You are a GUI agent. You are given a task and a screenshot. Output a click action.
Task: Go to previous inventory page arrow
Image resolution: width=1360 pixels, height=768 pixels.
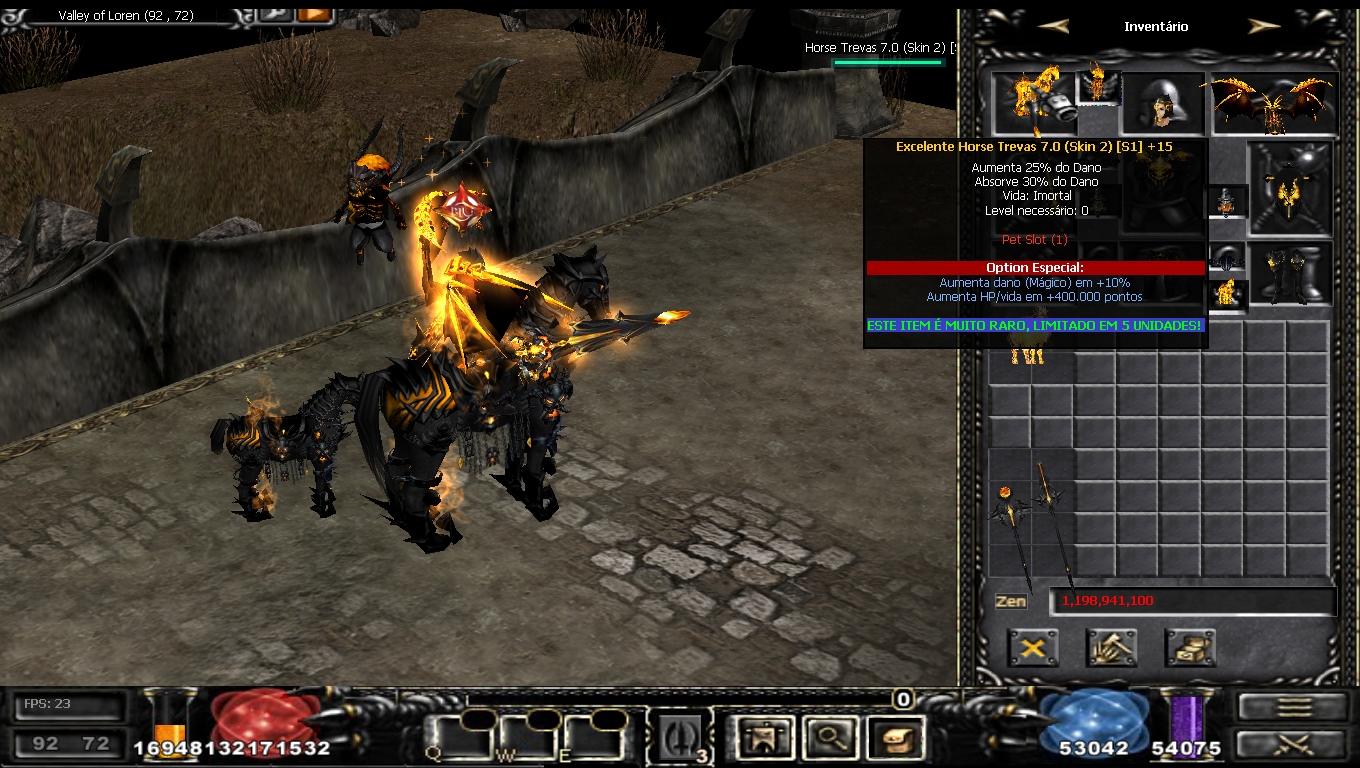tap(1054, 27)
